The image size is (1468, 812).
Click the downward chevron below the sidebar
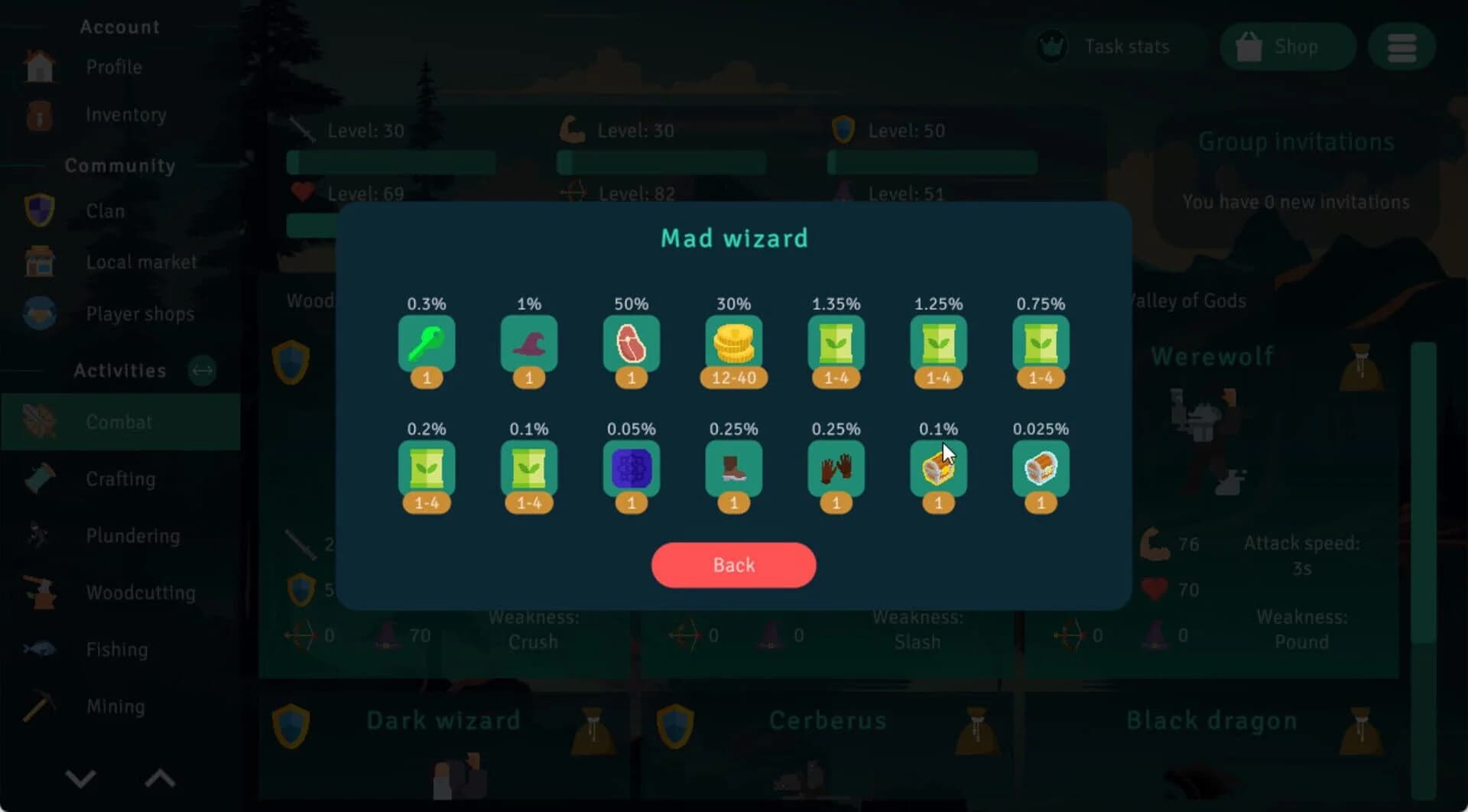pyautogui.click(x=80, y=778)
